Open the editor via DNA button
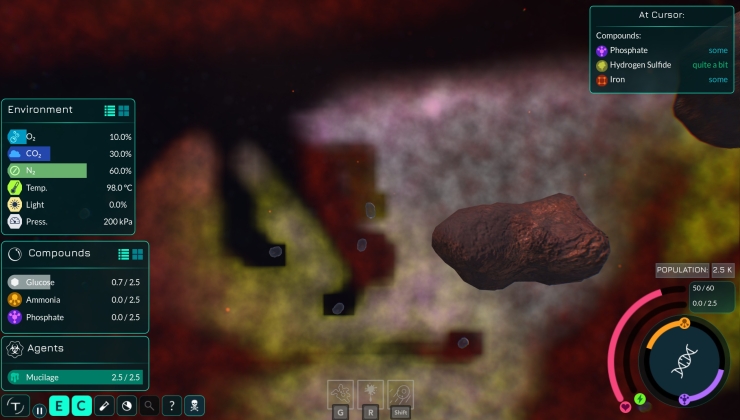This screenshot has width=740, height=420. pos(685,362)
